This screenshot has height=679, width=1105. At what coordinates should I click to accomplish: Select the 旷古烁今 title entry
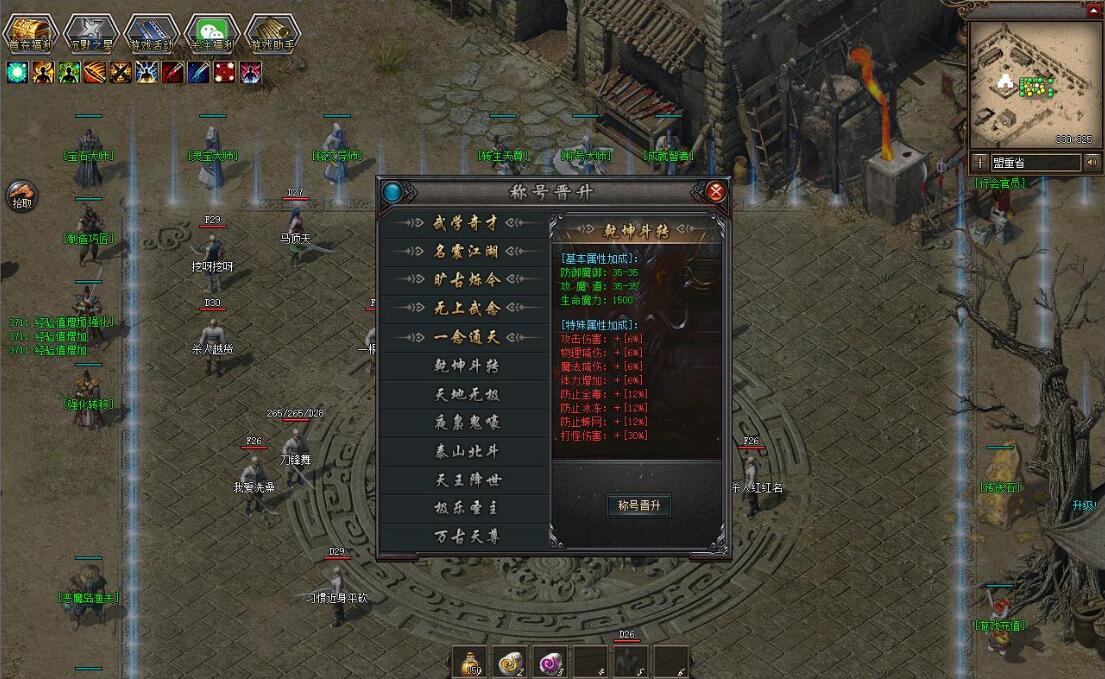click(466, 280)
